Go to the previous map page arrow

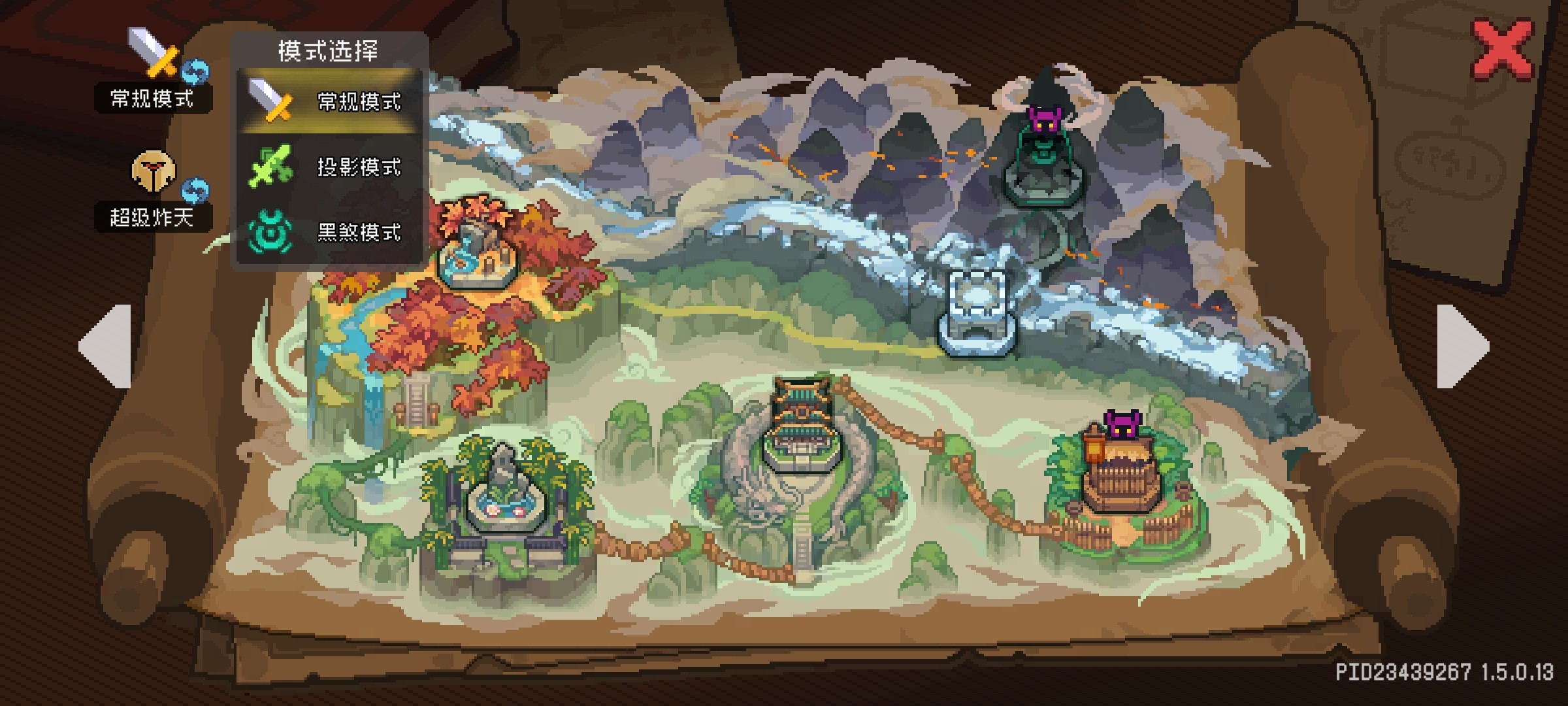106,346
